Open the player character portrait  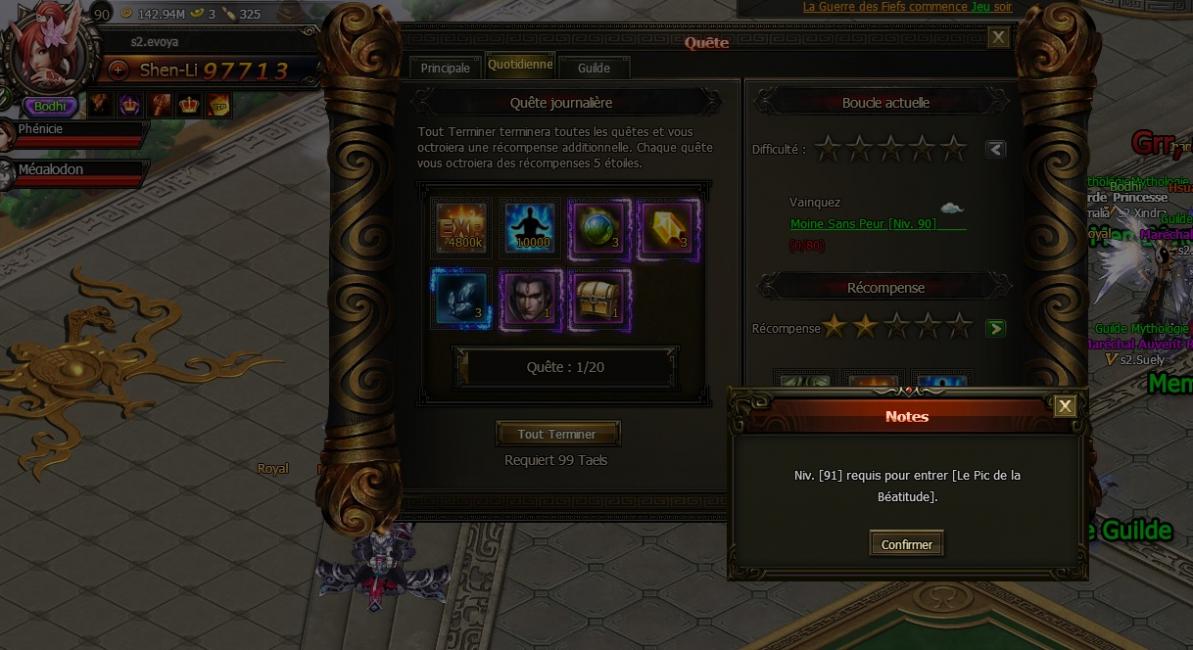point(45,45)
